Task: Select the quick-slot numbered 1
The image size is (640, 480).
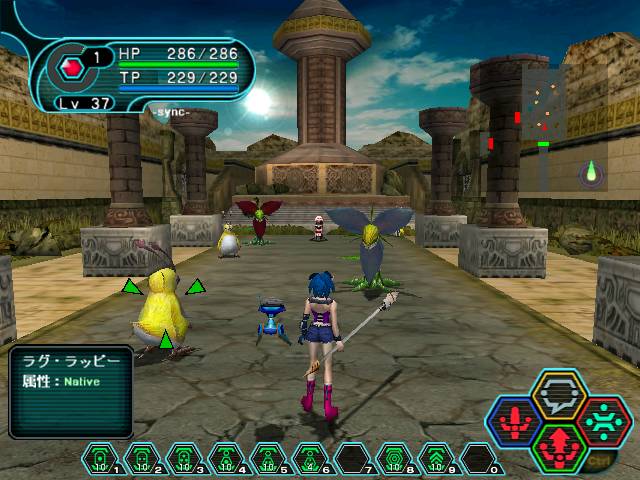Action: pyautogui.click(x=100, y=458)
